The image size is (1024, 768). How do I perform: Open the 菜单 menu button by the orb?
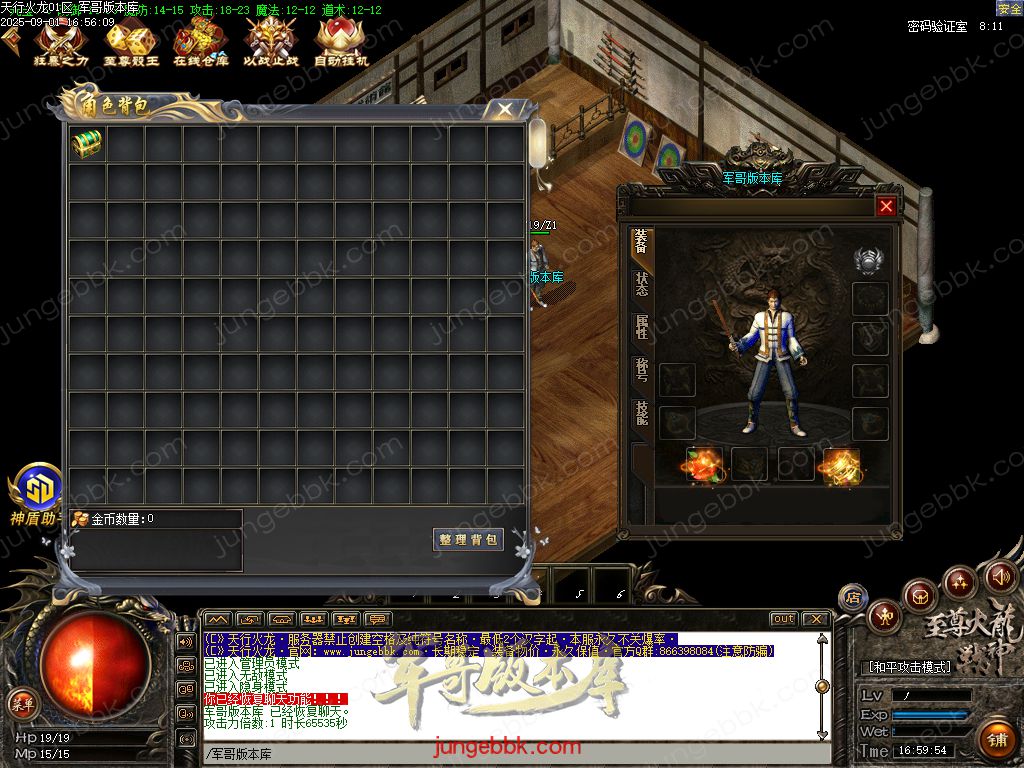[x=22, y=703]
